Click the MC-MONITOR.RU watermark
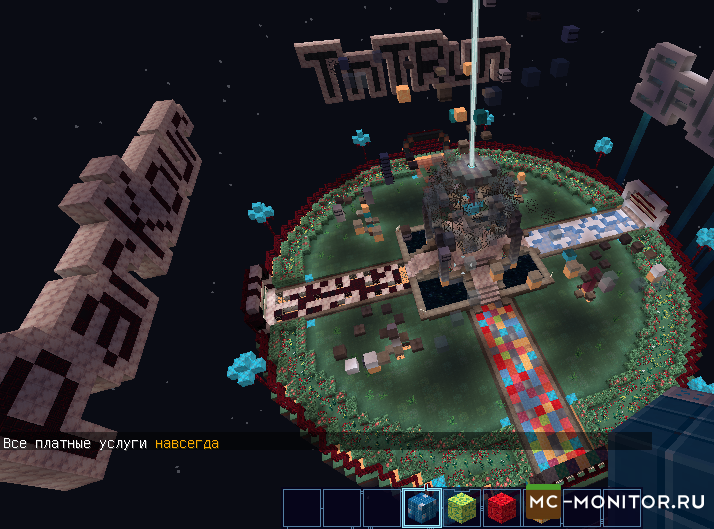 tap(618, 502)
